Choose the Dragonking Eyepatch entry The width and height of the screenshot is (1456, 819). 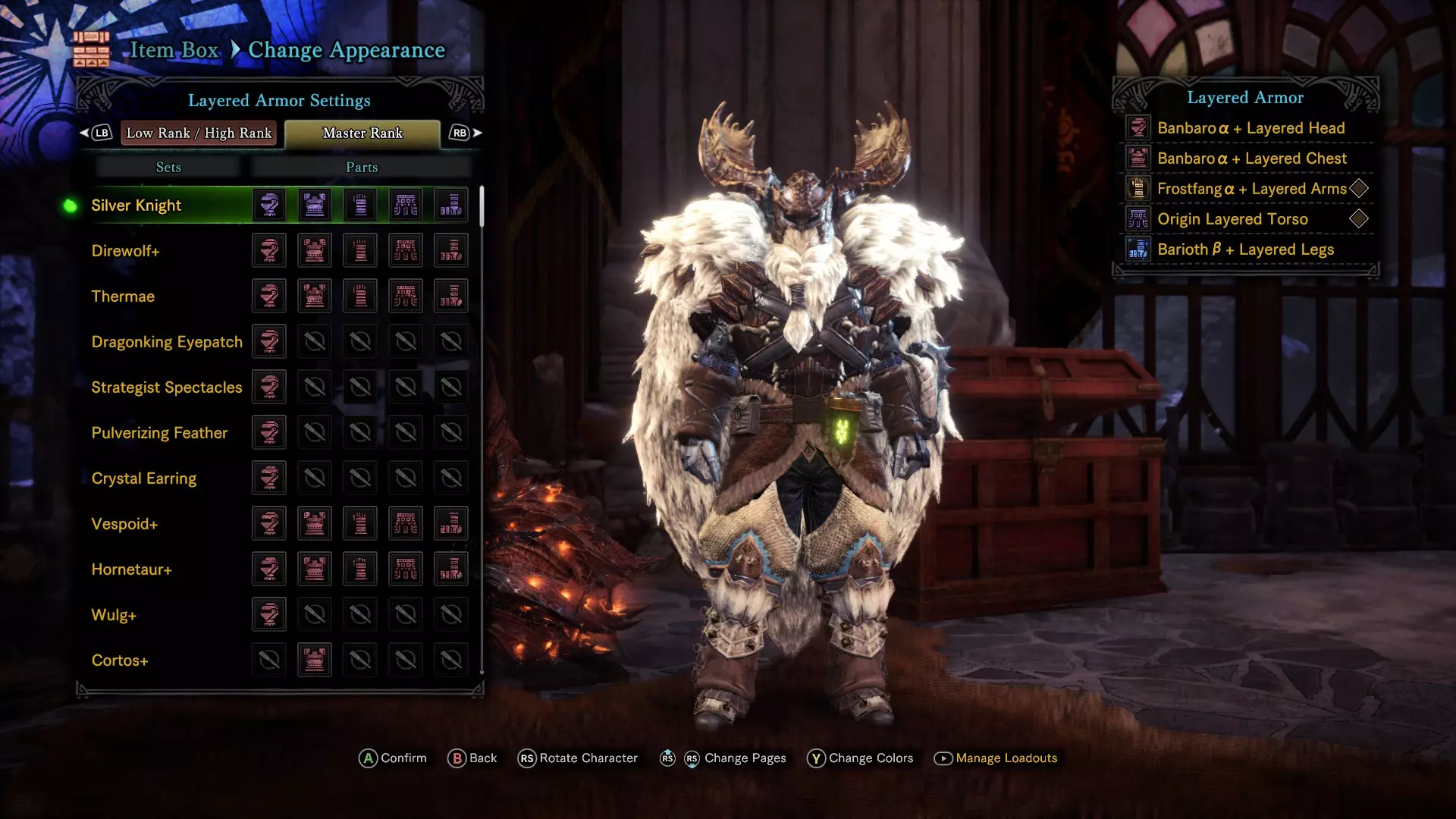167,342
